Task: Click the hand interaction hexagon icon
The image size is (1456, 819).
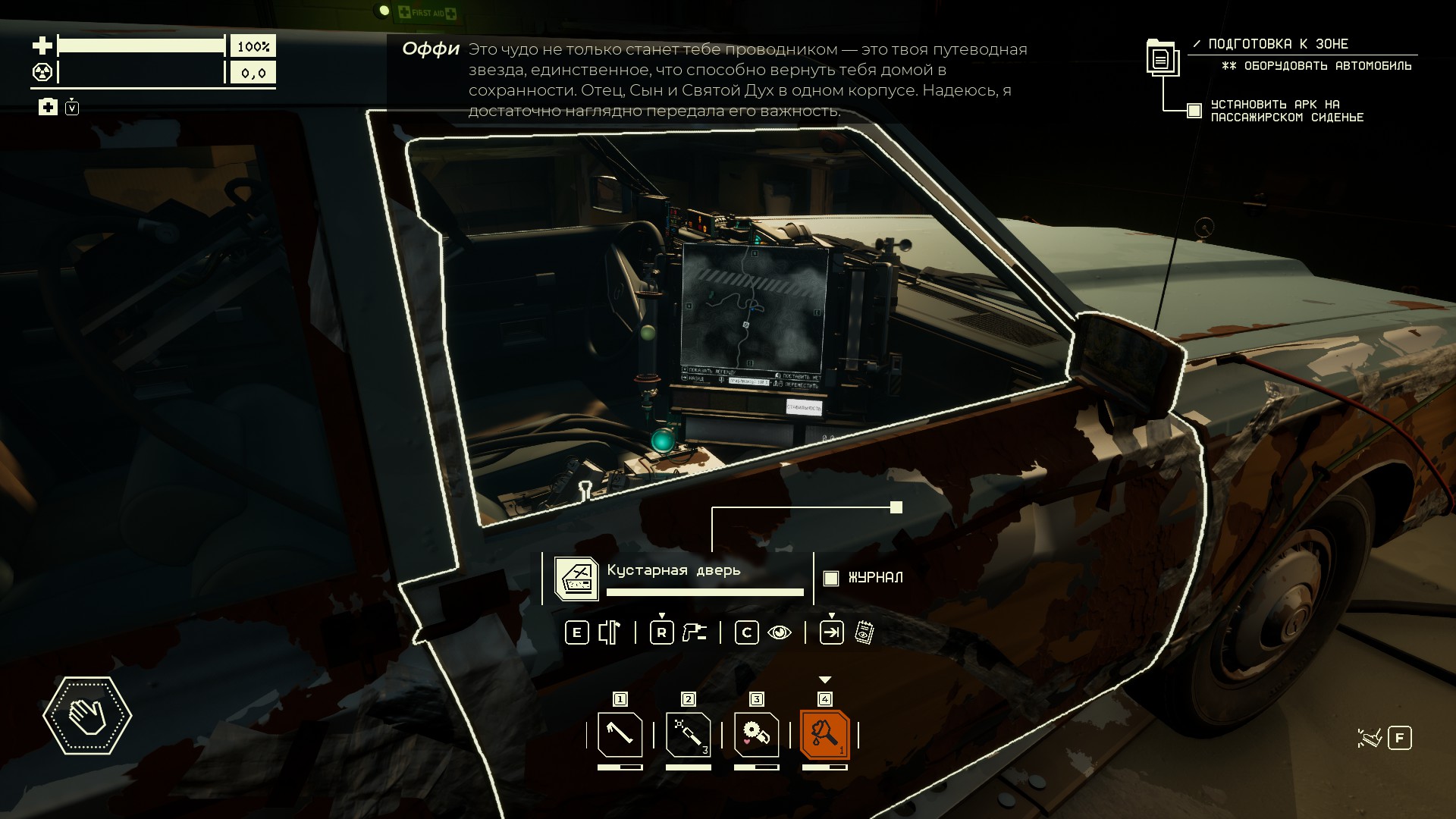Action: click(87, 715)
